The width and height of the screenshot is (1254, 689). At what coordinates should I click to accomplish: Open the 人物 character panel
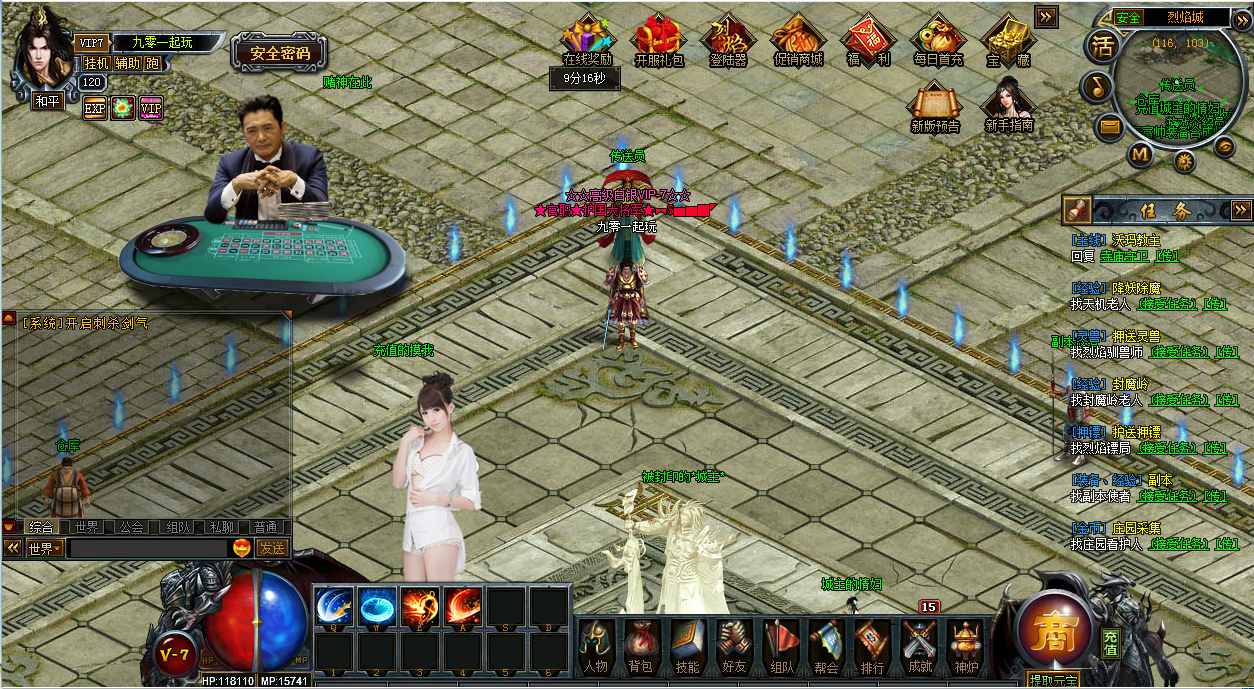click(595, 645)
